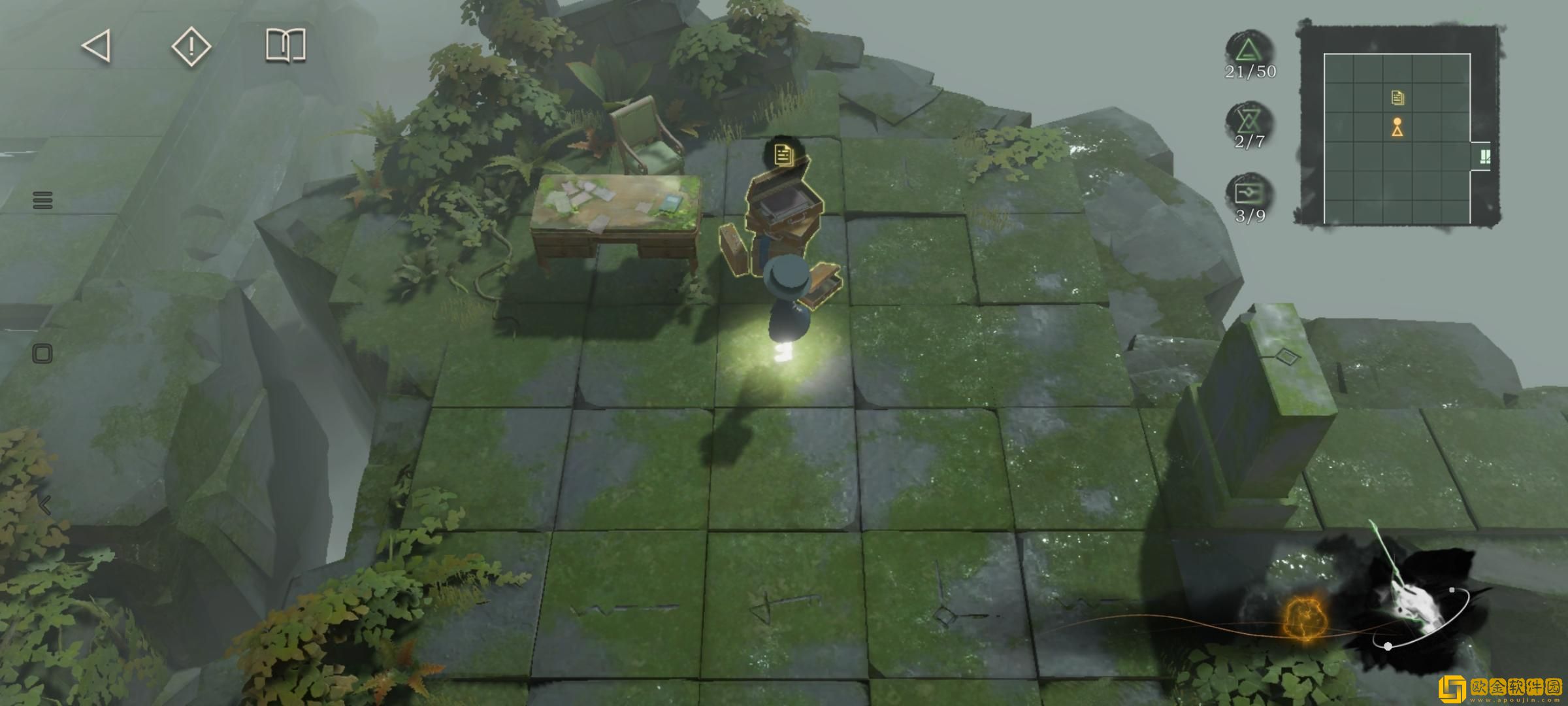Open the Android recent apps menu lines
1568x706 pixels.
tap(42, 200)
